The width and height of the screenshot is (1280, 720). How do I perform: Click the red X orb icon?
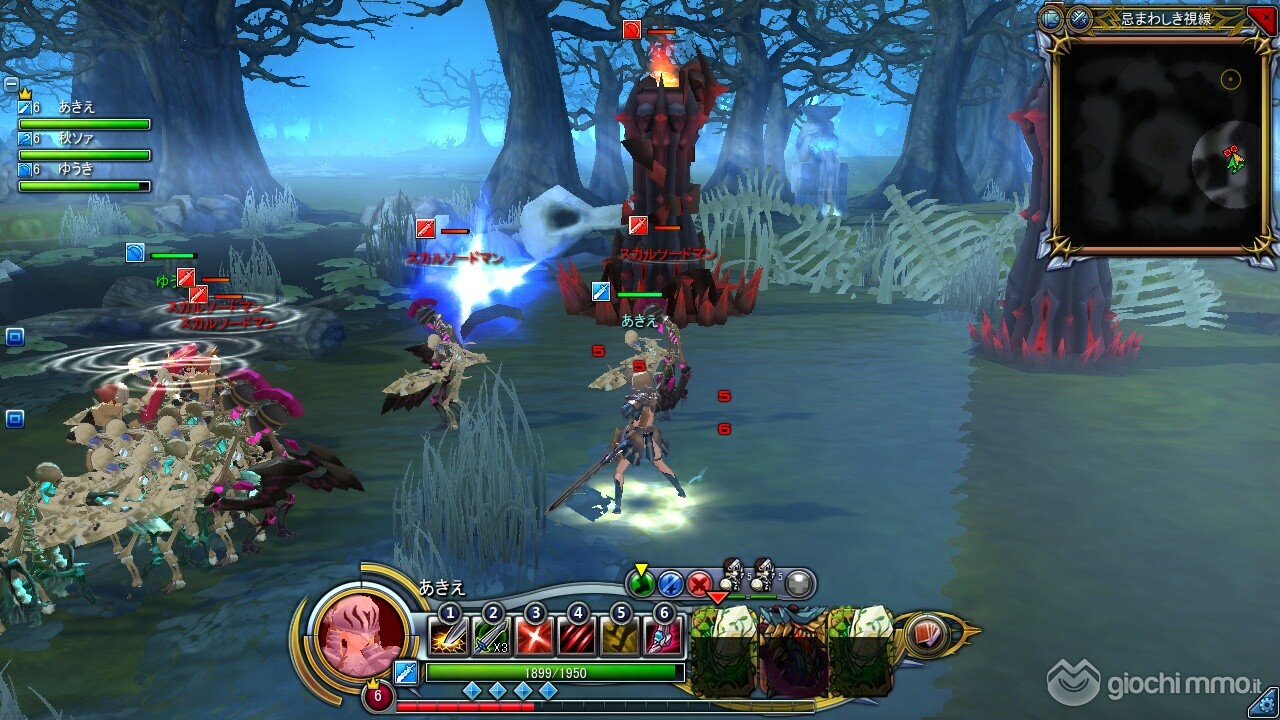[699, 584]
